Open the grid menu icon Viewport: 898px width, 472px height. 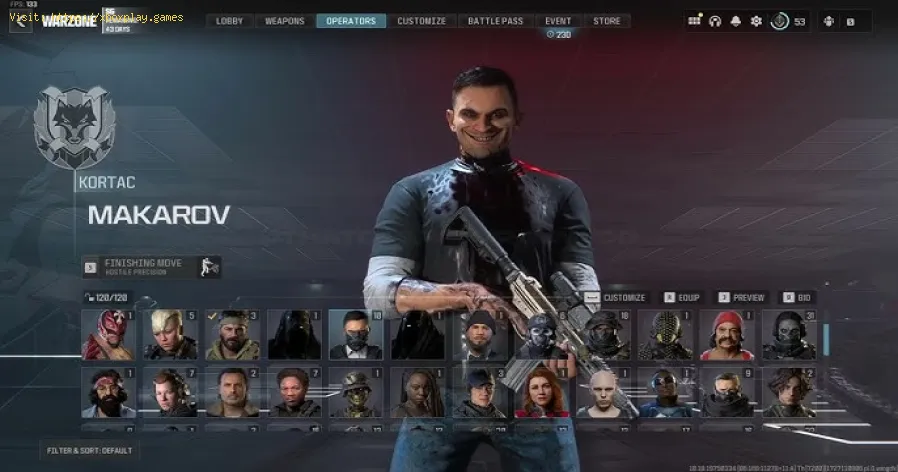[x=694, y=21]
